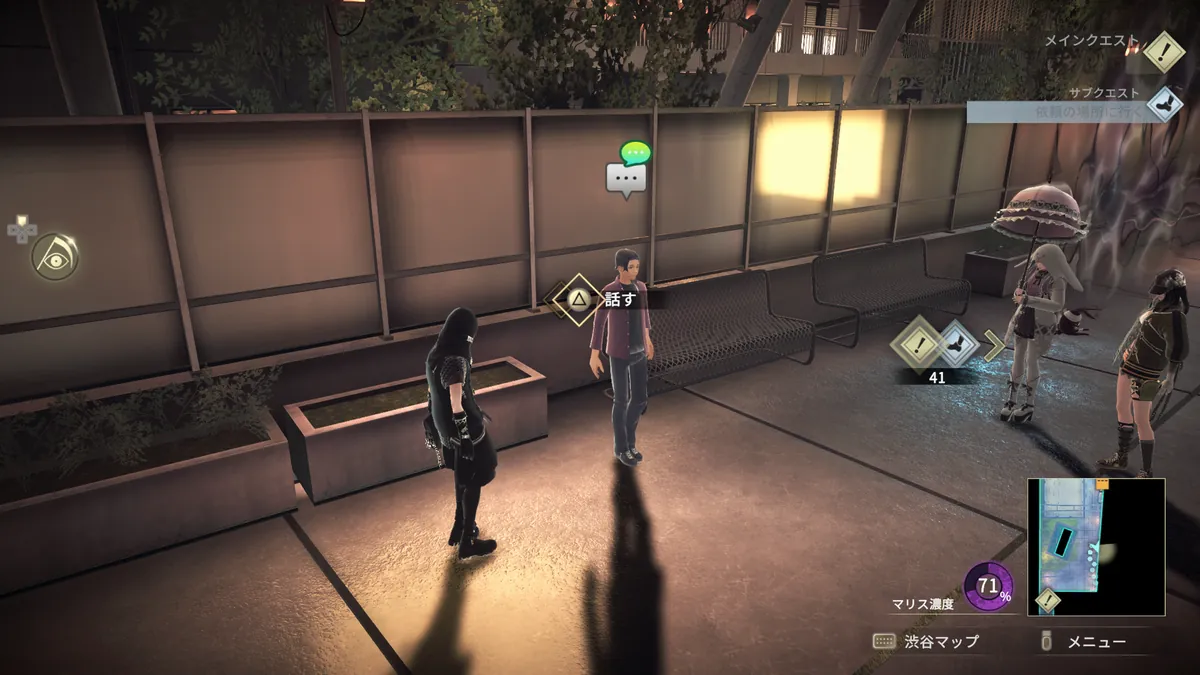Activate the eye vision ability icon
Viewport: 1200px width, 675px height.
(x=54, y=257)
